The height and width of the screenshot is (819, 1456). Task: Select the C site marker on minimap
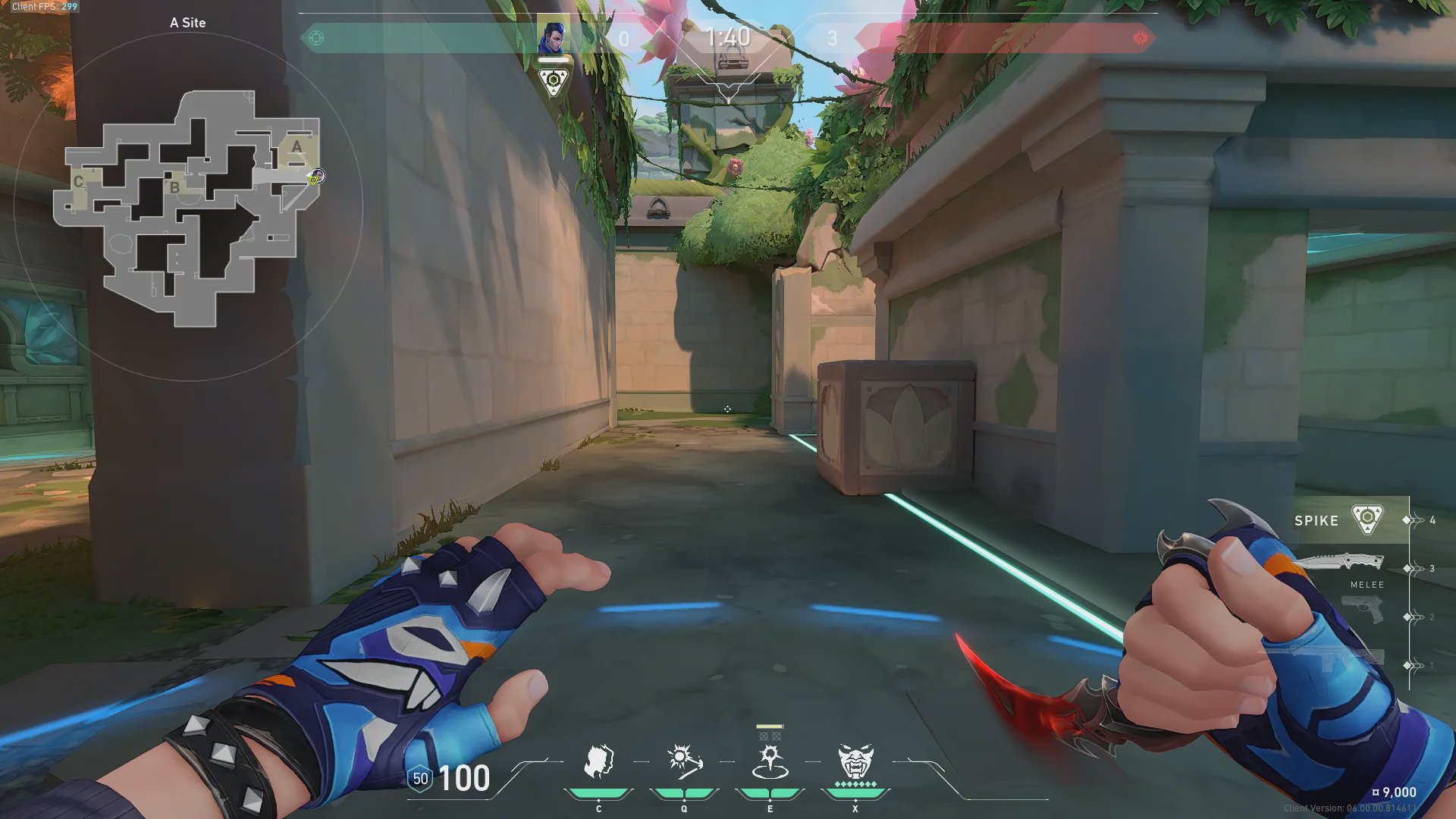pyautogui.click(x=78, y=182)
